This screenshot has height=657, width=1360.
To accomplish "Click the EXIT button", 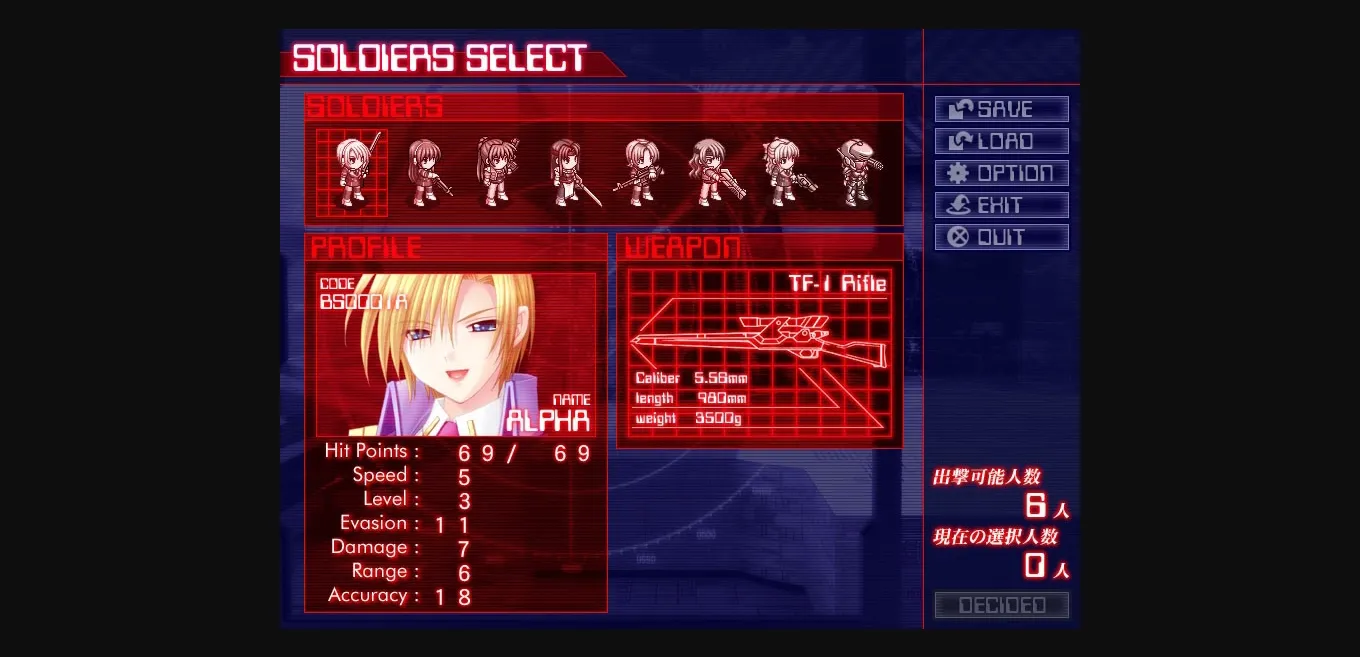I will (x=1001, y=205).
